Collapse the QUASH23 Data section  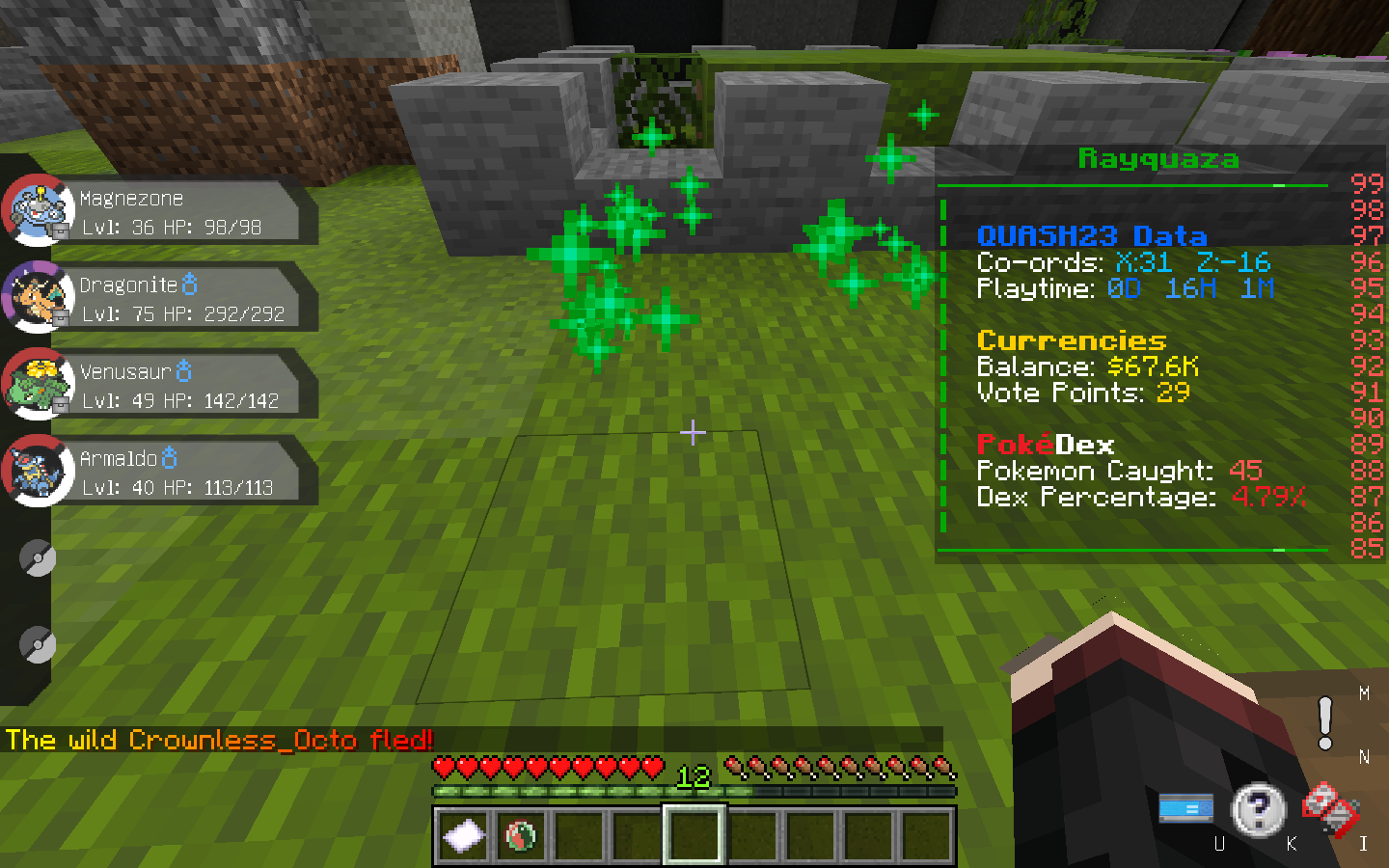(1090, 236)
